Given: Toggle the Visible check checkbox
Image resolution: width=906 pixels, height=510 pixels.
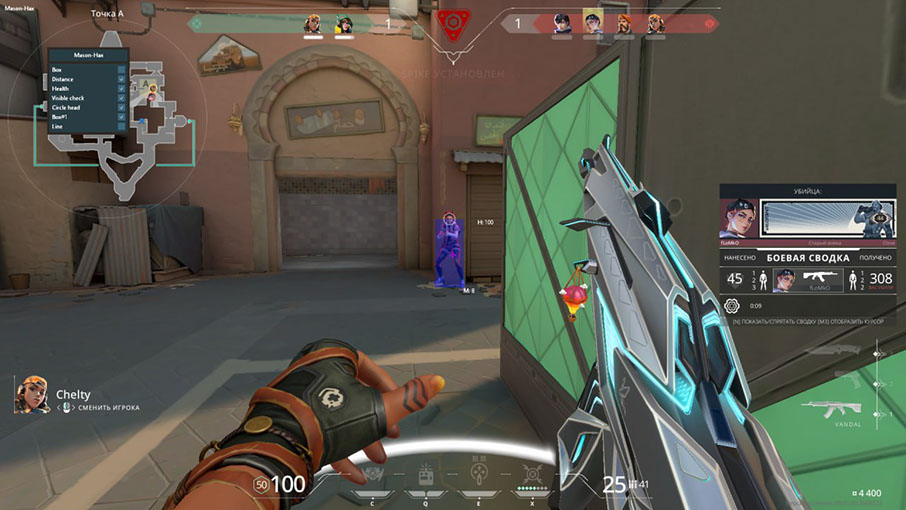Looking at the screenshot, I should [121, 98].
